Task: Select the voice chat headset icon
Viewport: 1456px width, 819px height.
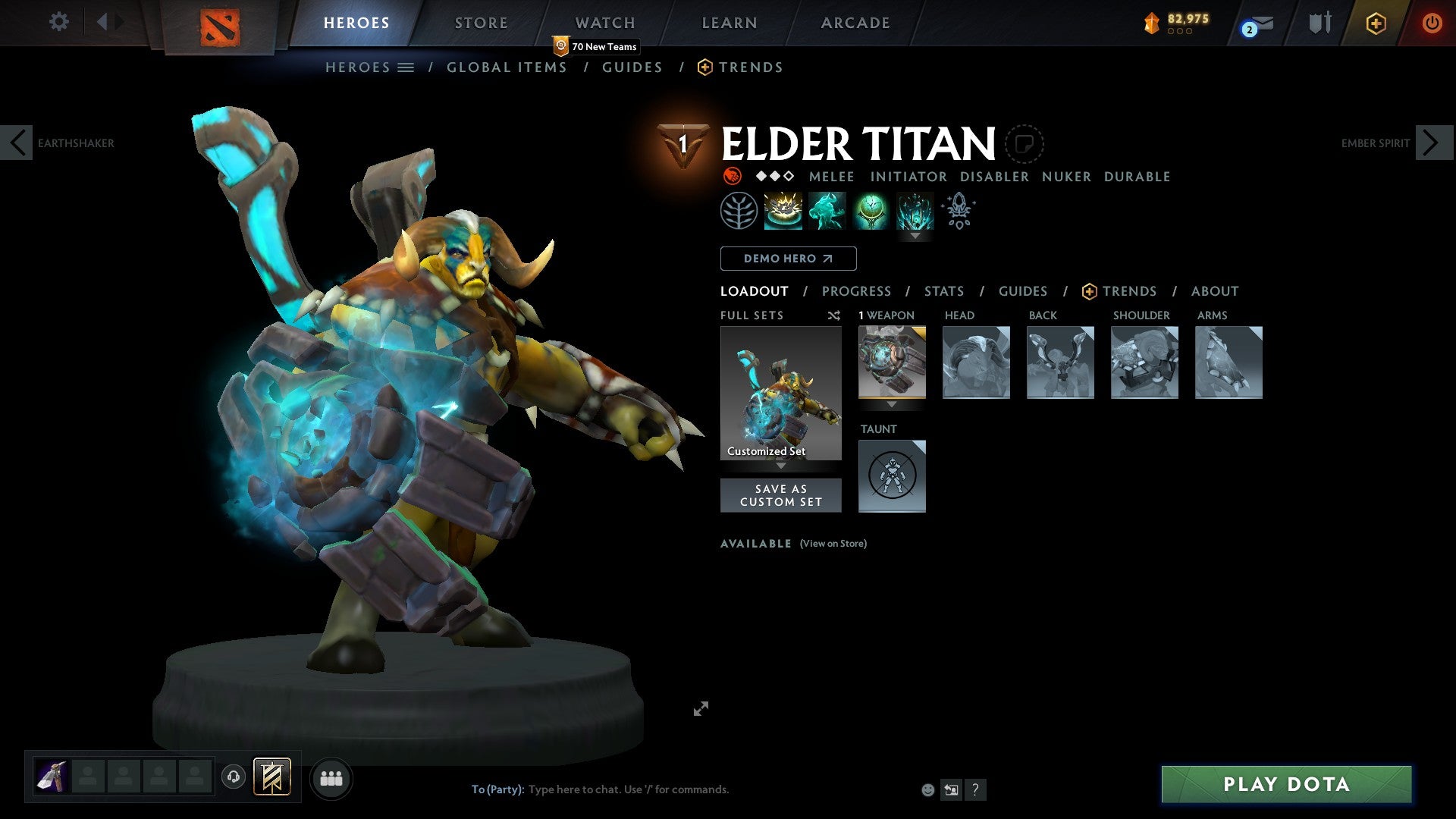Action: click(233, 777)
